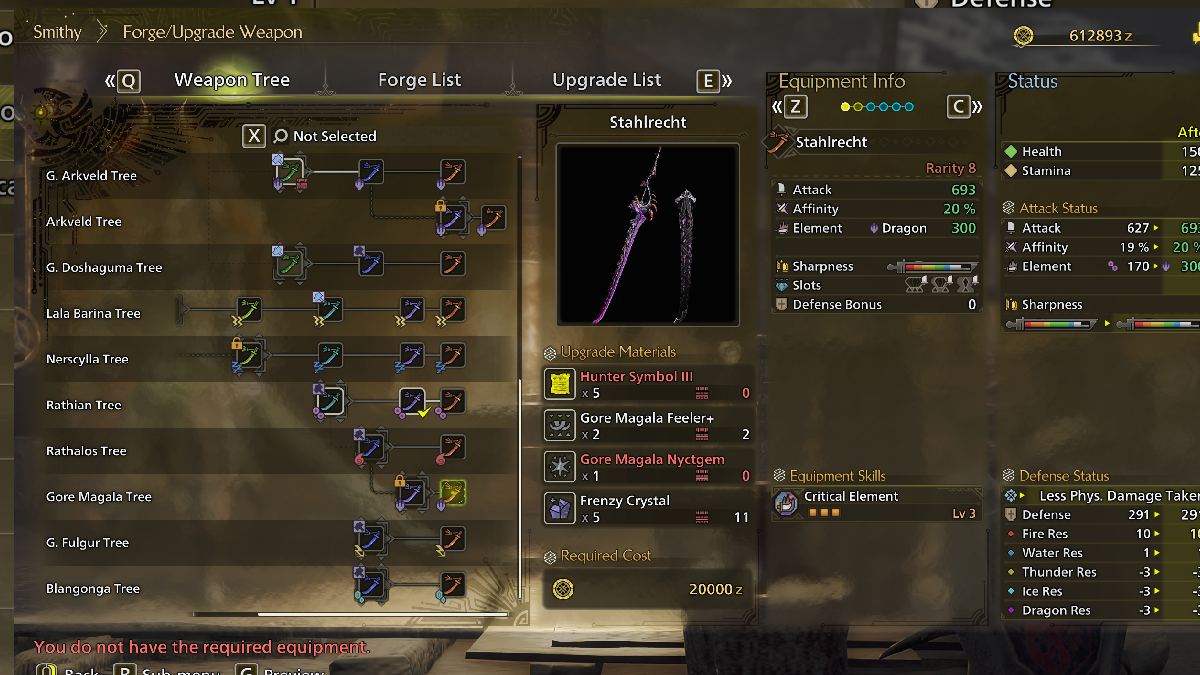
Task: Choose the Rathian Tree row
Action: (x=84, y=406)
